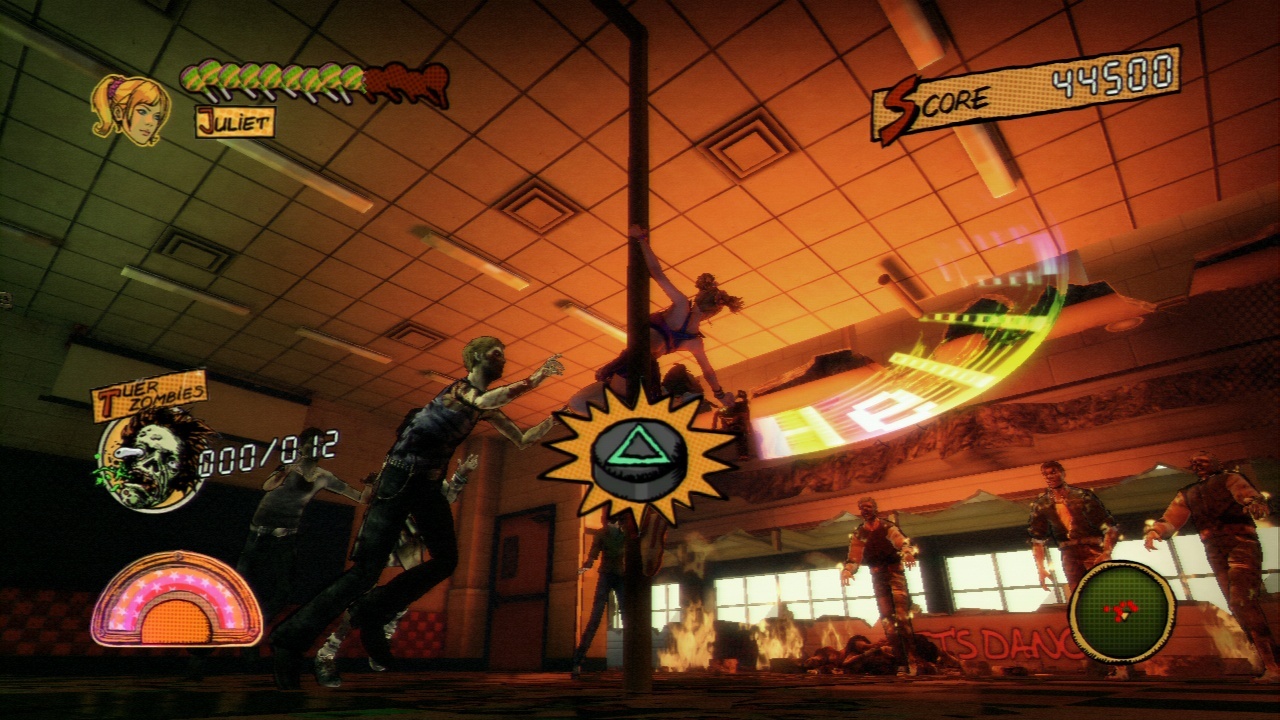Click the pink star rainbow meter

click(176, 600)
